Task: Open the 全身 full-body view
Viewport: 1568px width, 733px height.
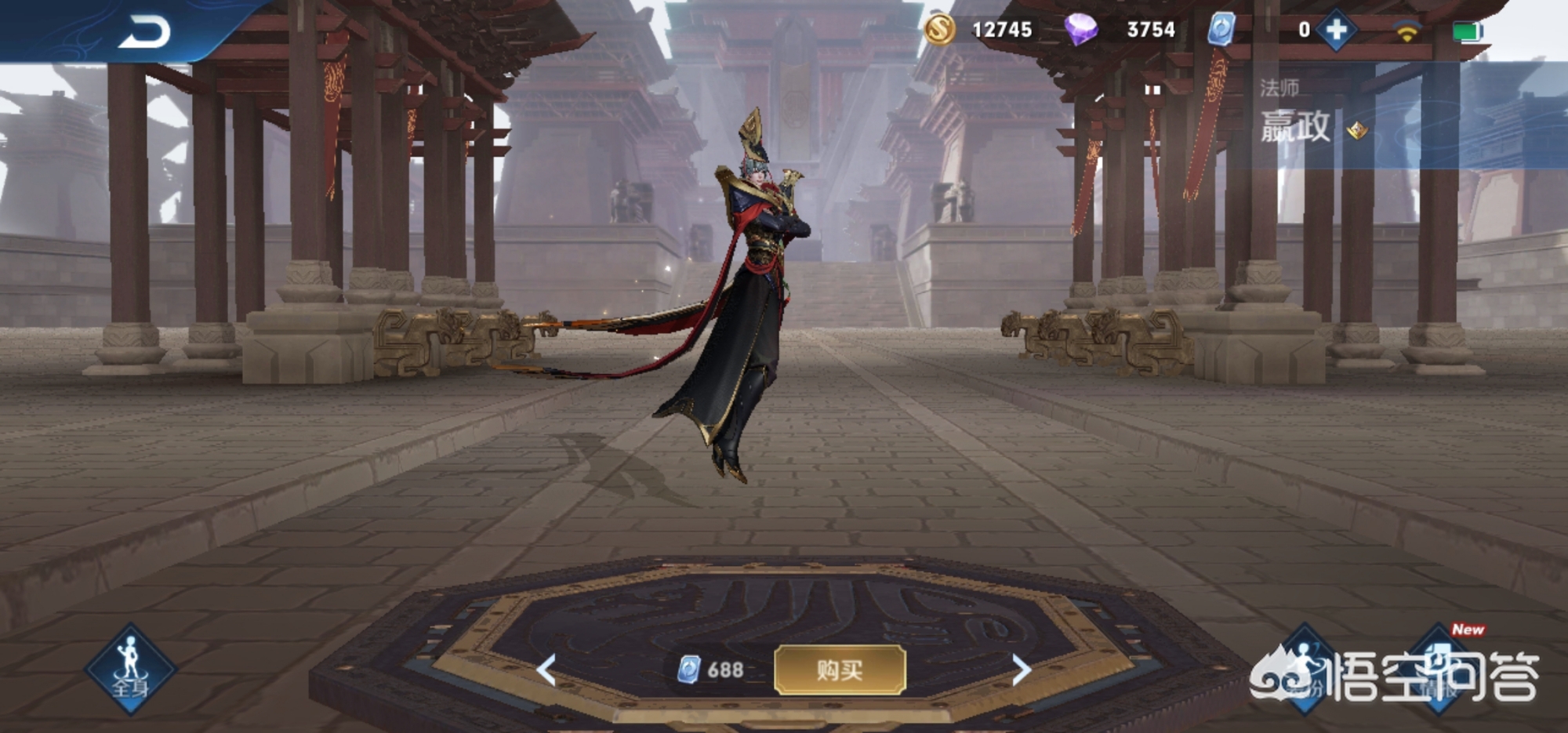Action: click(131, 669)
